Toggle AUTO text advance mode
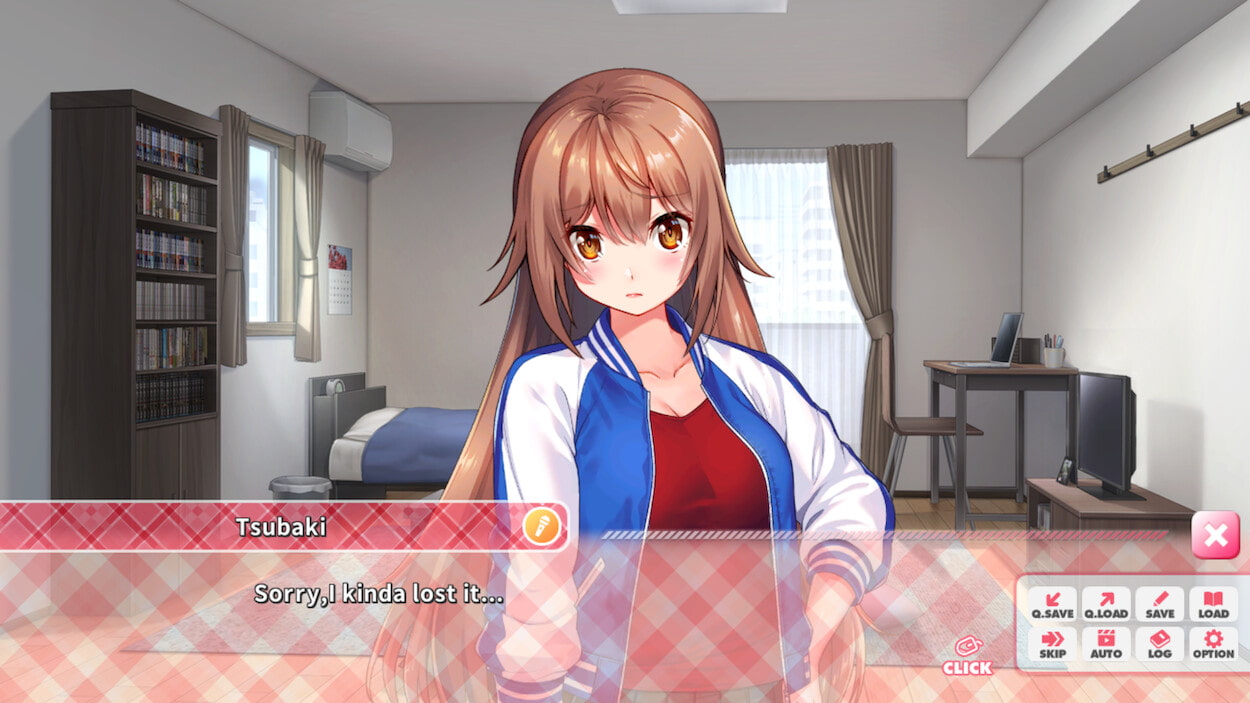This screenshot has height=703, width=1250. tap(1106, 644)
